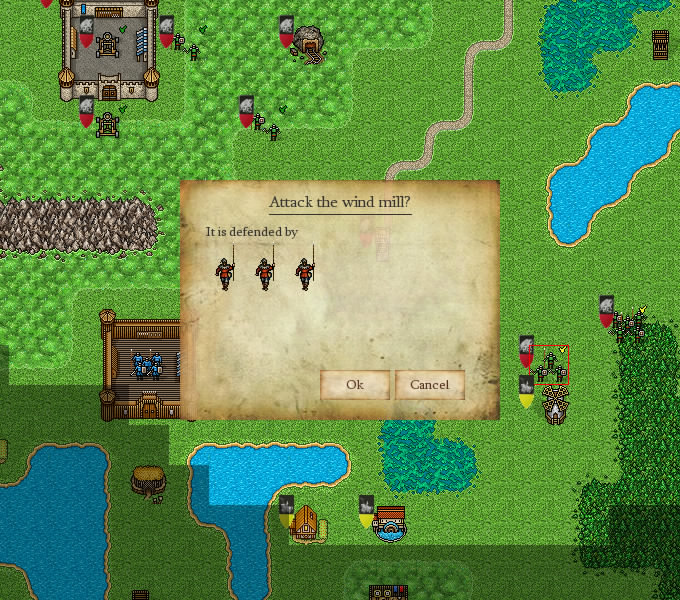Confirm the wind mill attack with Ok
This screenshot has height=600, width=680.
tap(354, 385)
